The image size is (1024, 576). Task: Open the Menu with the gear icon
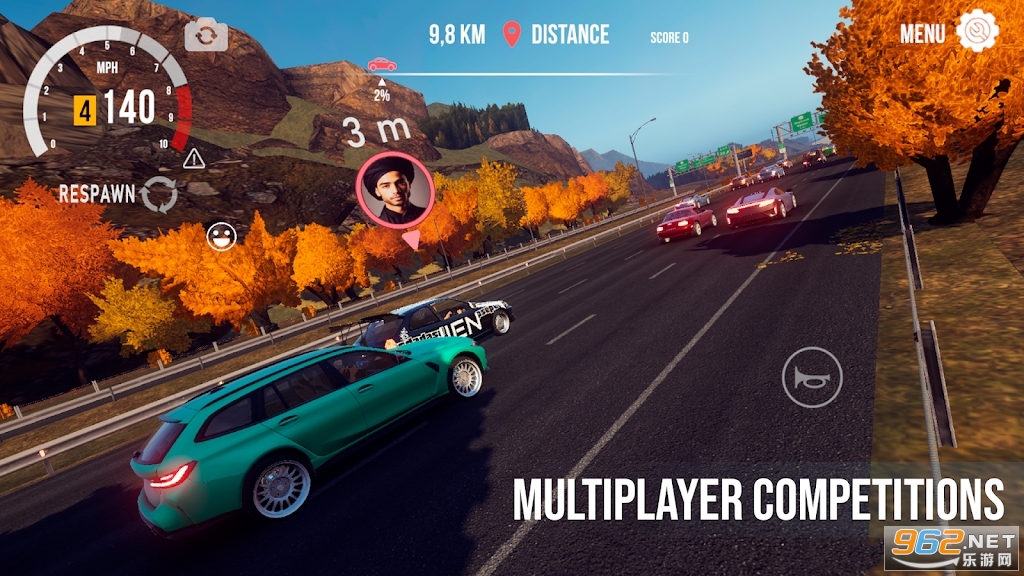976,32
